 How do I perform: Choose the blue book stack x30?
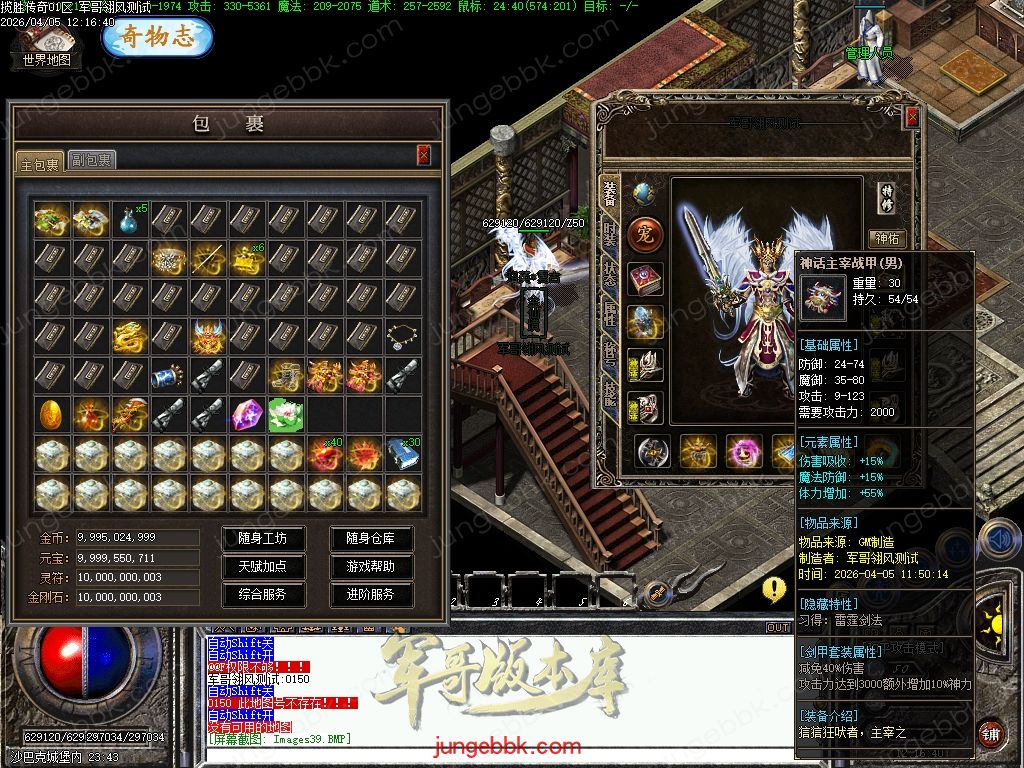click(403, 453)
